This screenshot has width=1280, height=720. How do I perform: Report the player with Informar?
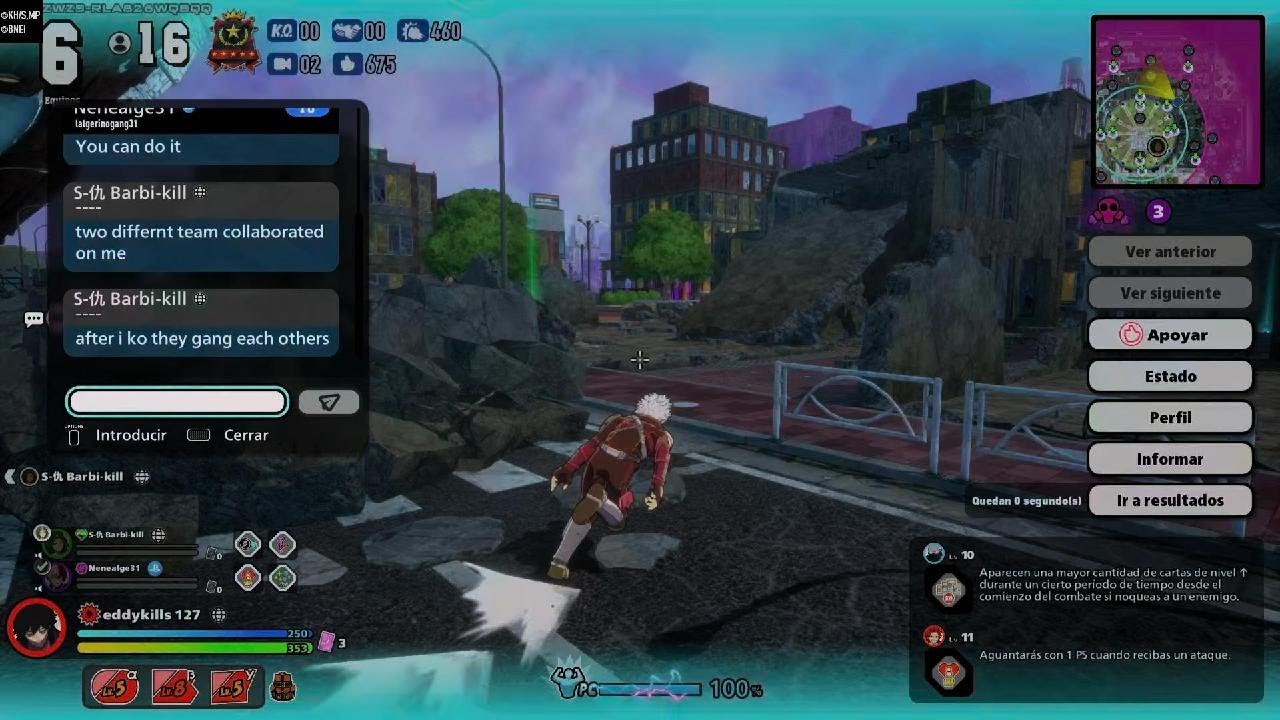[1170, 459]
